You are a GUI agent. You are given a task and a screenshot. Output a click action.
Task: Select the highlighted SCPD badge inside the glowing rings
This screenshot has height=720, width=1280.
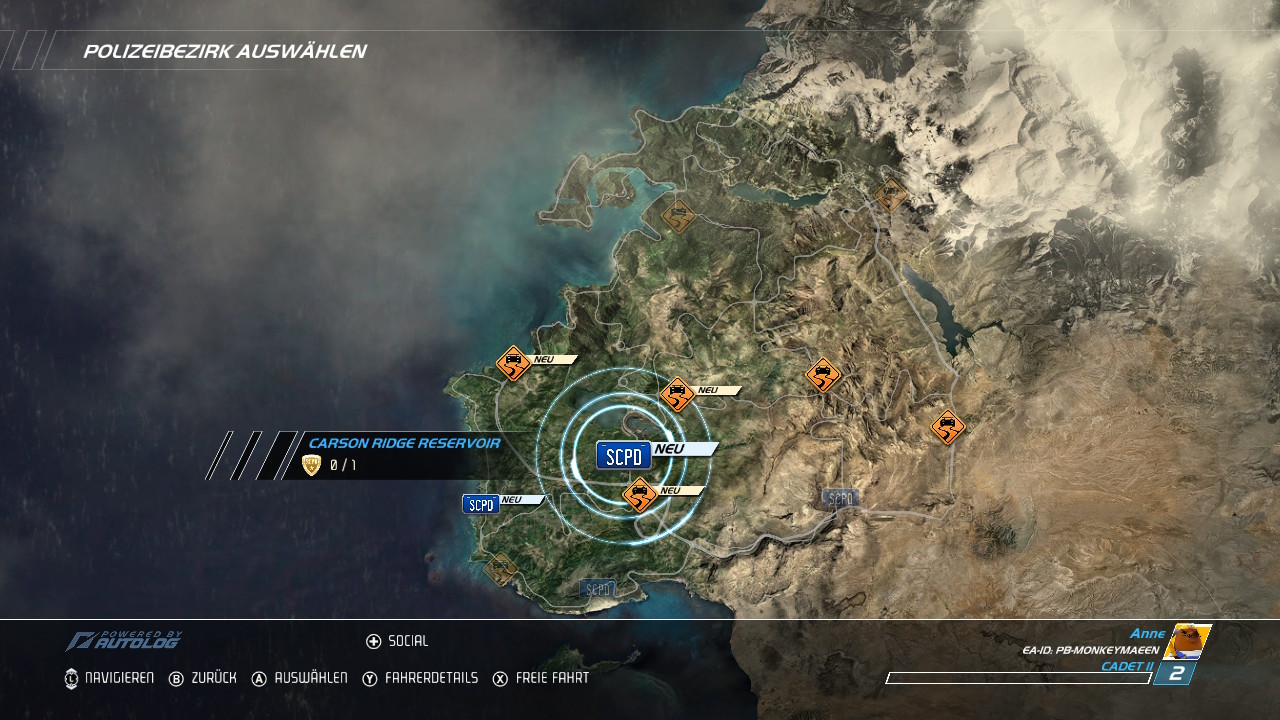[x=624, y=455]
